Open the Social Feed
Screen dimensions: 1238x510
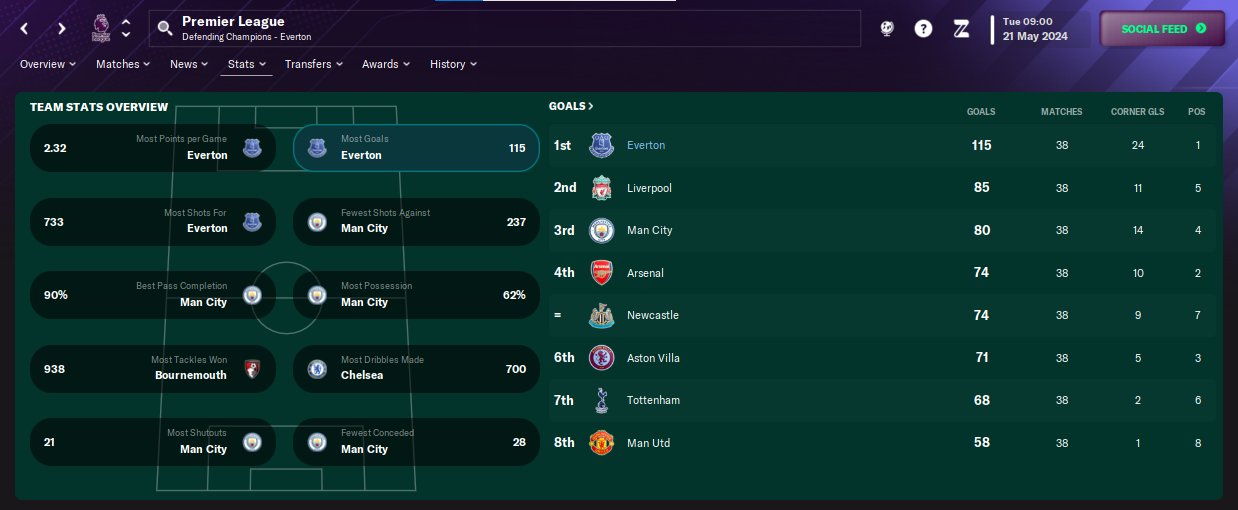tap(1162, 29)
